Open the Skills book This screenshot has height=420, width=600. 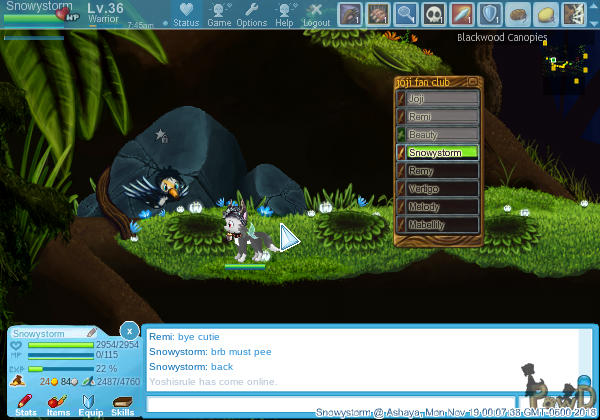122,405
